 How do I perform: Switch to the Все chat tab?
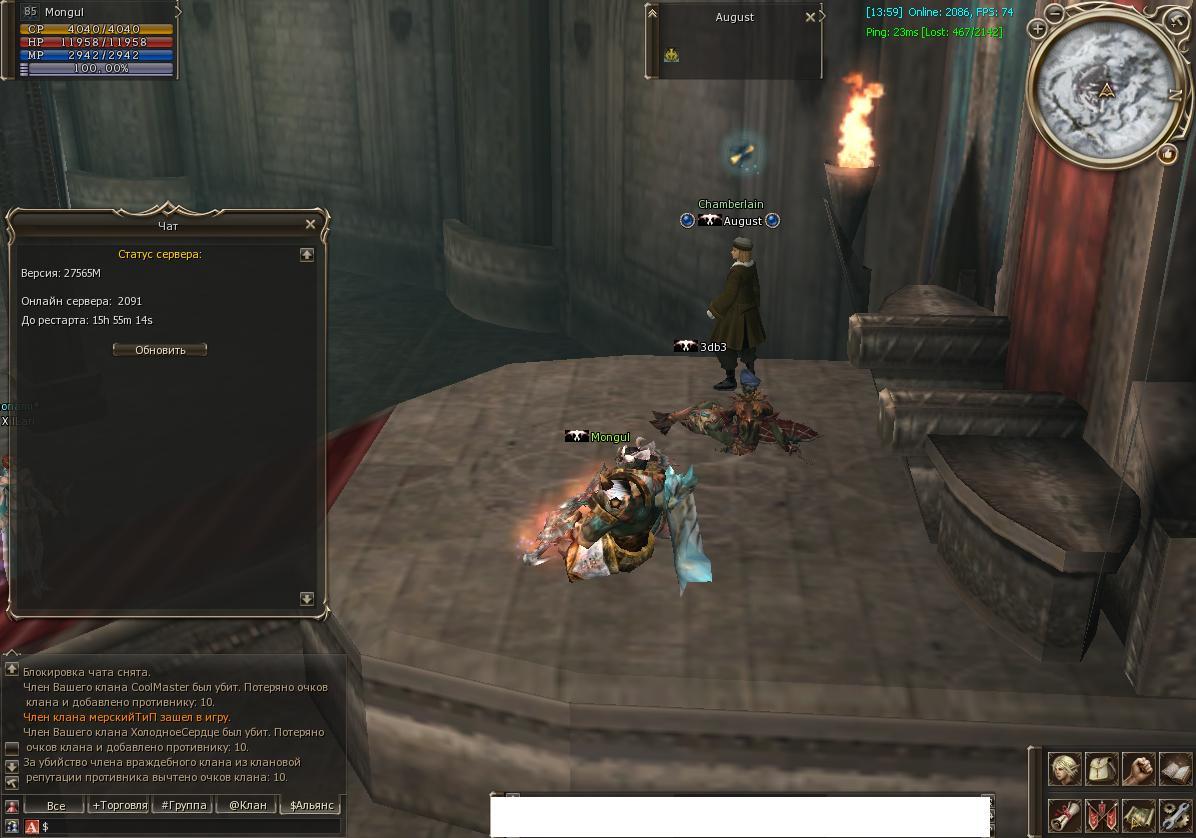[56, 805]
